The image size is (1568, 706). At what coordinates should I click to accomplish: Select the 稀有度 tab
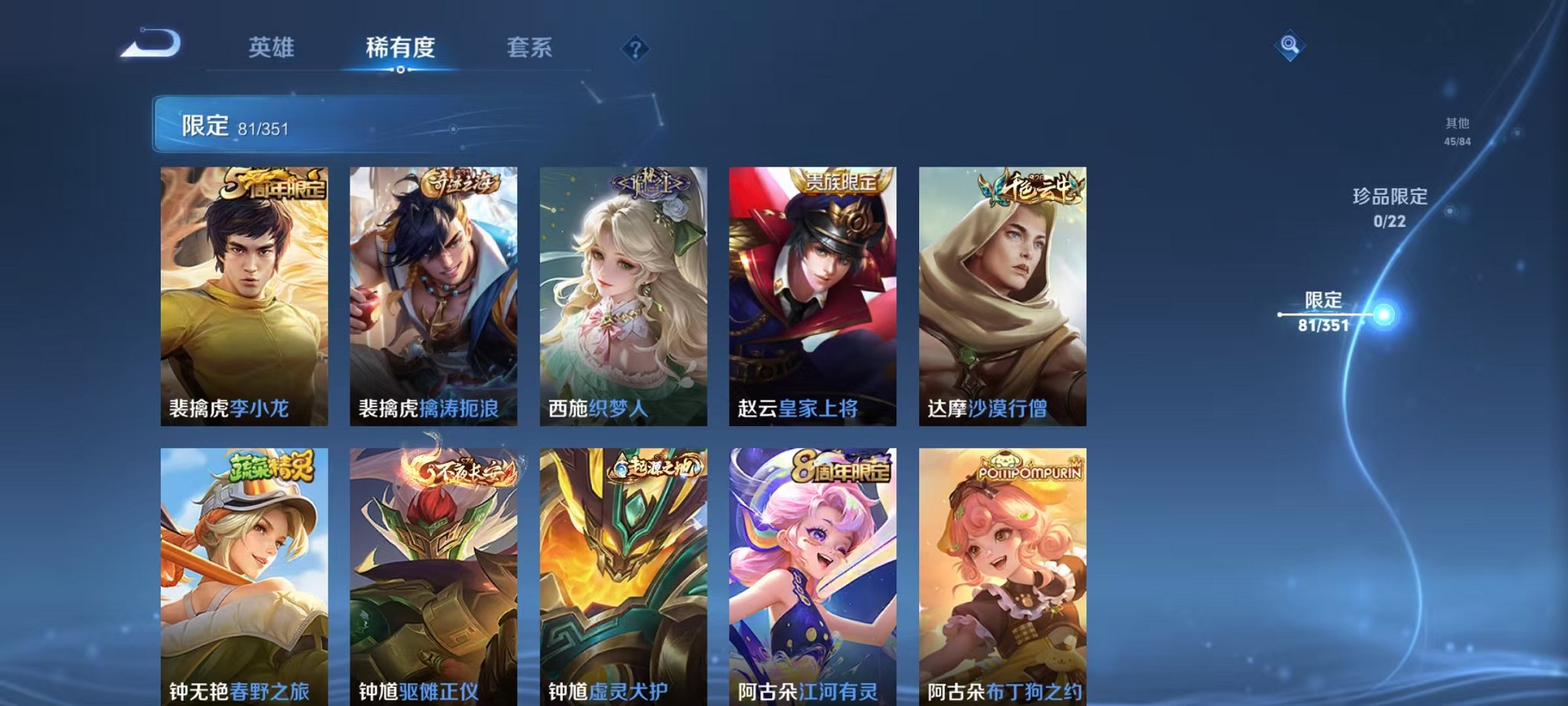click(x=399, y=48)
